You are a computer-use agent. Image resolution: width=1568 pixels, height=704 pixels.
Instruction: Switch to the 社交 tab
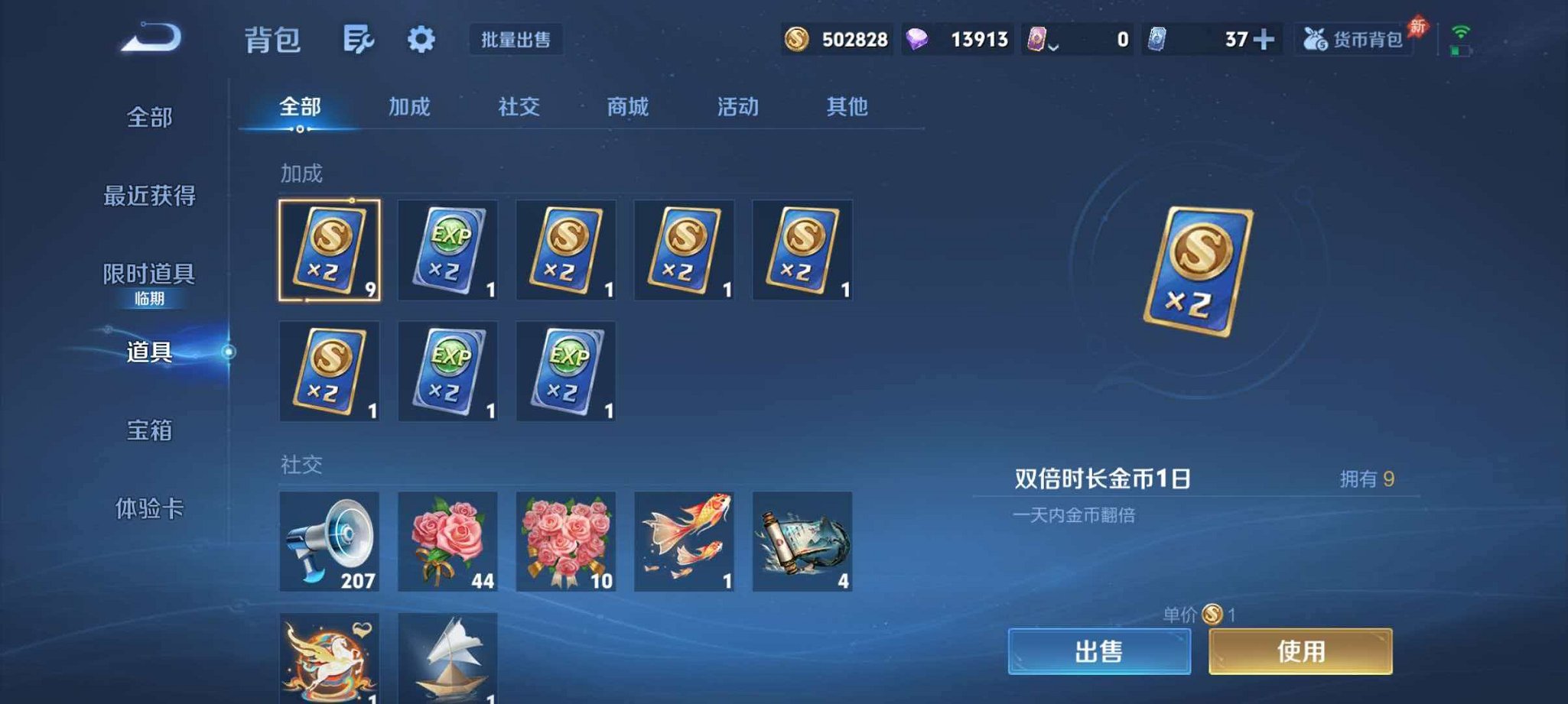pyautogui.click(x=517, y=107)
